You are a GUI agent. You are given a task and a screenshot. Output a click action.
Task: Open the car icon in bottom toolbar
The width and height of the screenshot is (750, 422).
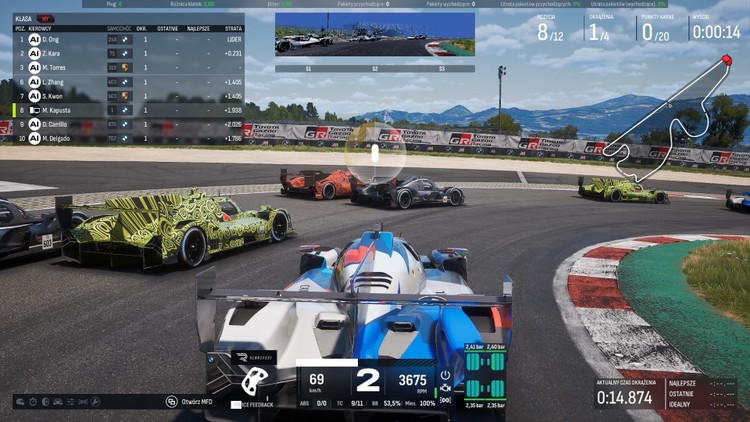[58, 402]
